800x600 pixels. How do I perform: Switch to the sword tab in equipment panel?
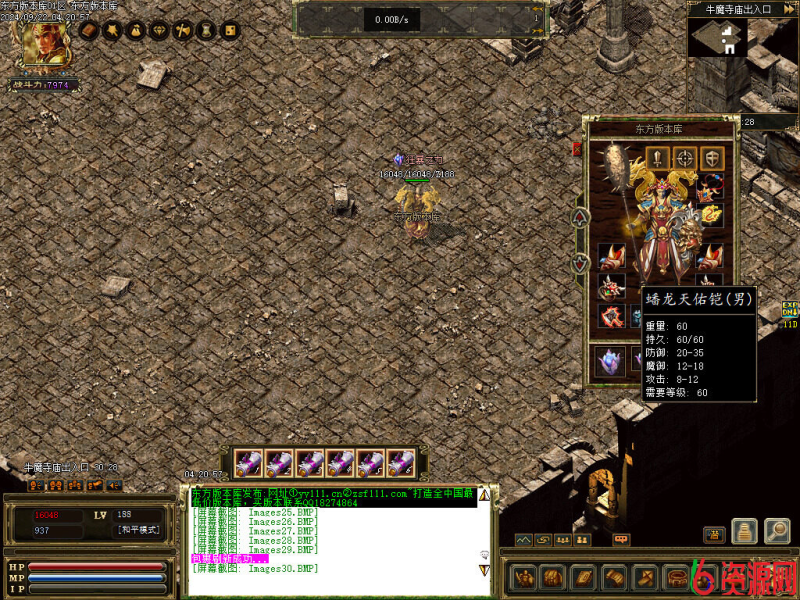tap(657, 158)
